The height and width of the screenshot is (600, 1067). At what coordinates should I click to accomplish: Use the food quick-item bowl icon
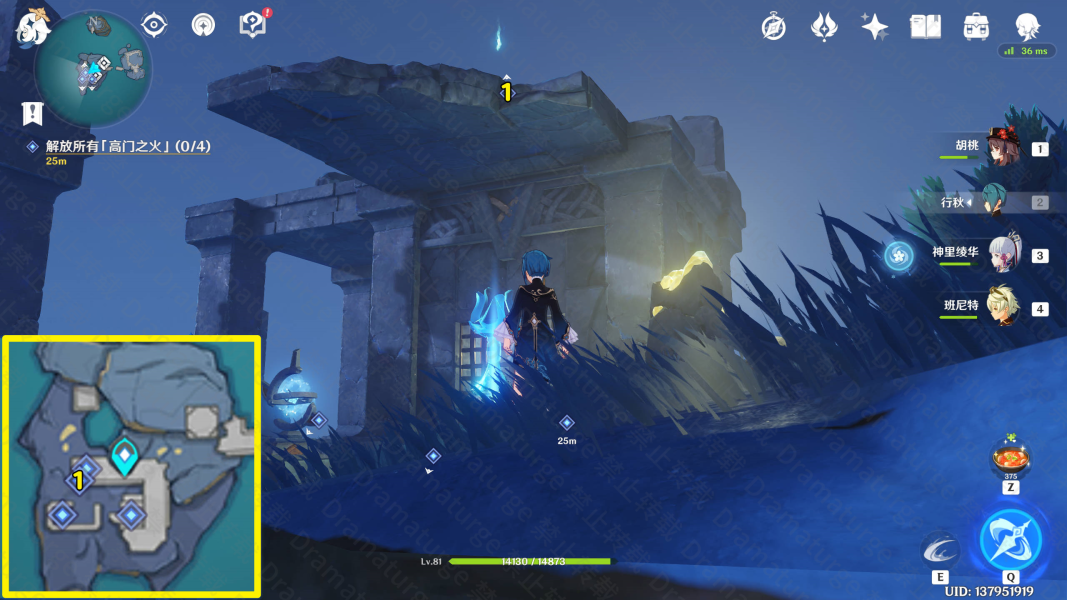coord(1010,459)
